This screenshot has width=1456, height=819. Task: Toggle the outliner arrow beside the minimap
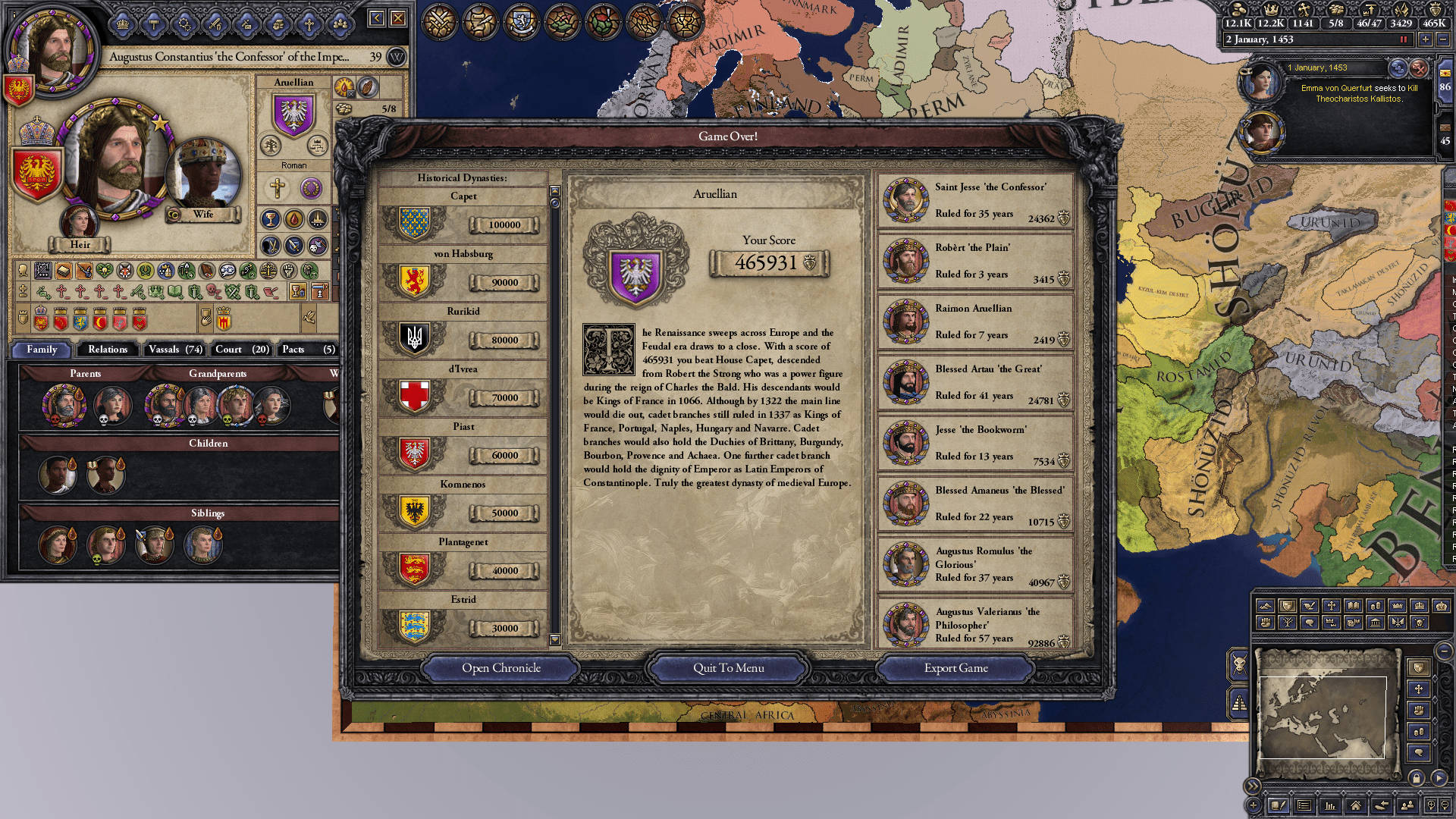(1439, 777)
